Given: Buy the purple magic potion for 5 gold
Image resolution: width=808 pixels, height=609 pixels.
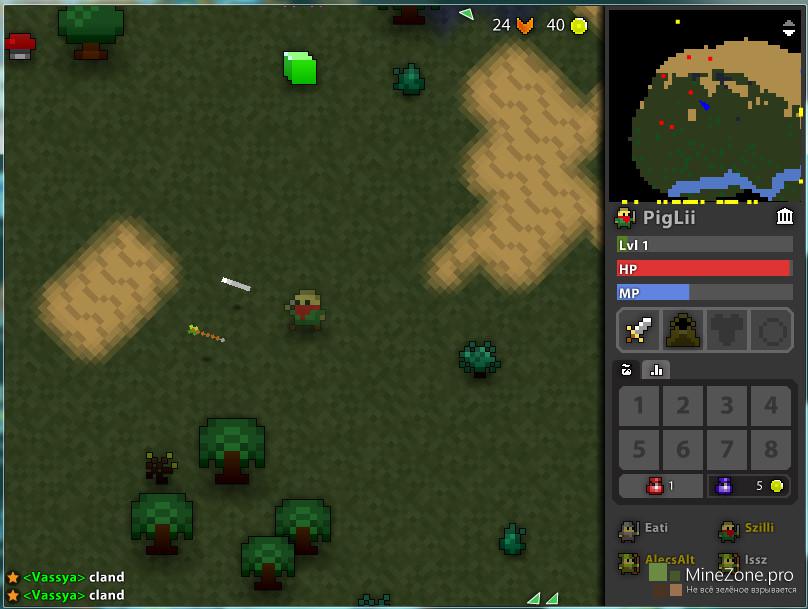Looking at the screenshot, I should (x=749, y=486).
